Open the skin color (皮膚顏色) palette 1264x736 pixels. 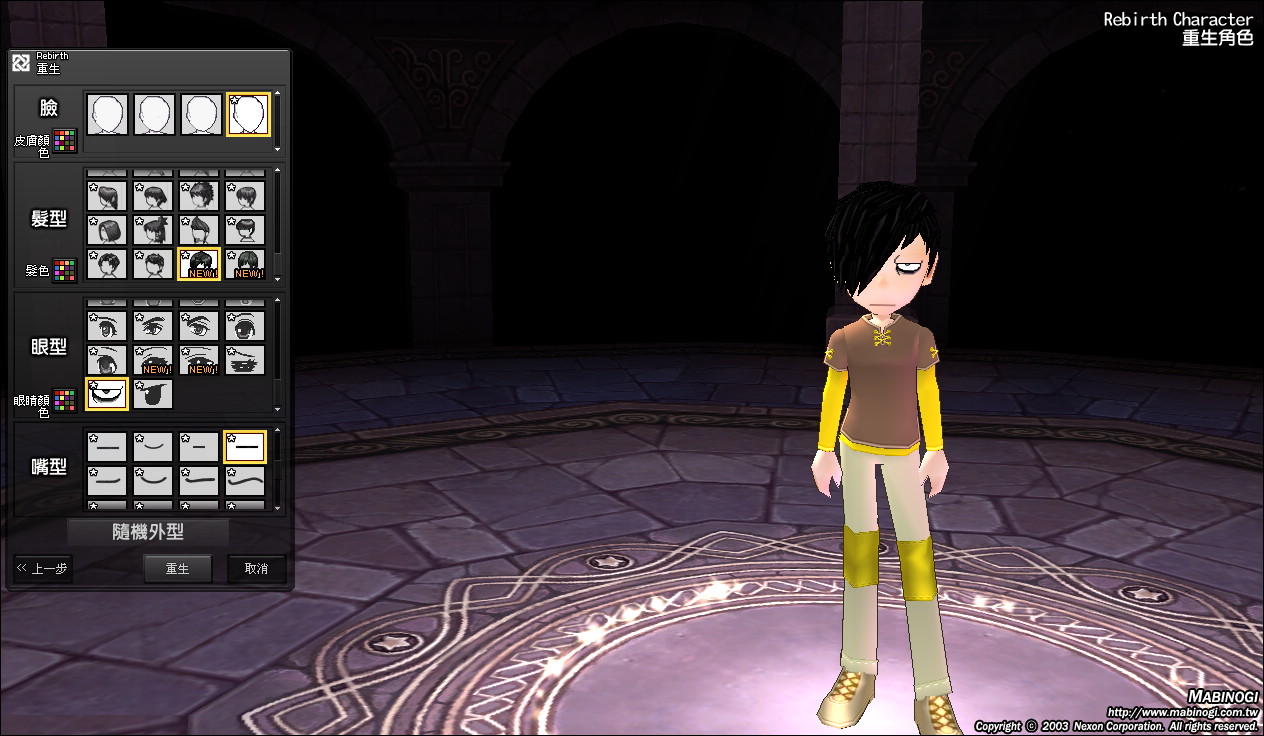click(65, 141)
